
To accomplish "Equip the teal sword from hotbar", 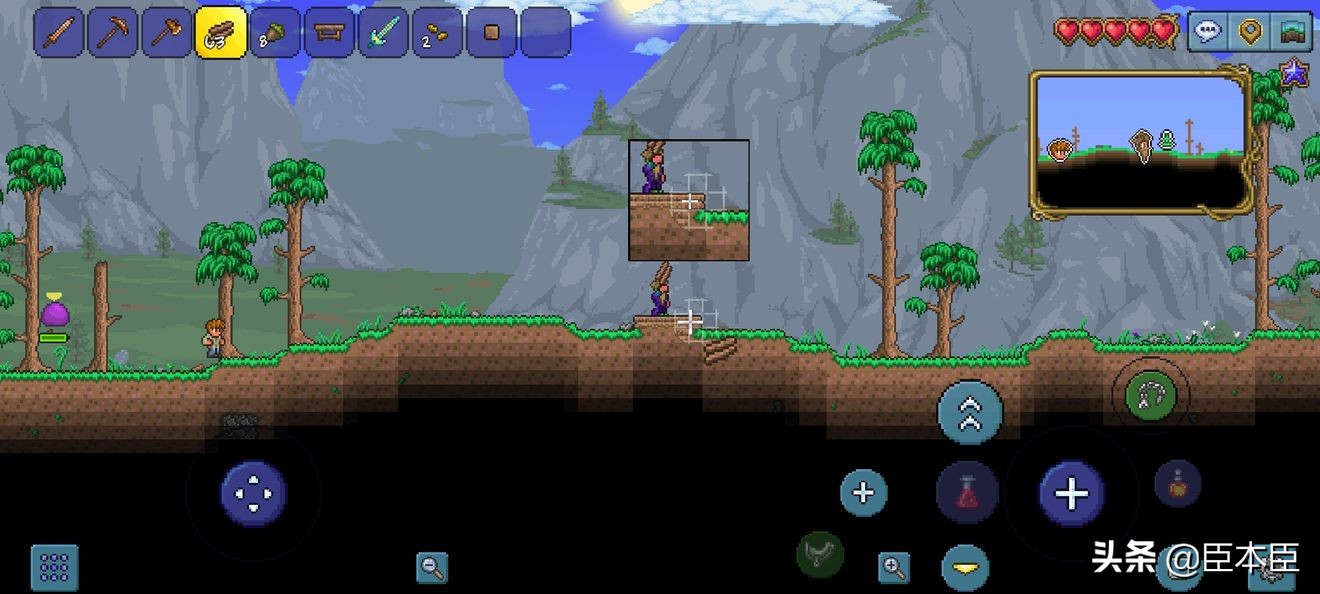I will [x=383, y=33].
